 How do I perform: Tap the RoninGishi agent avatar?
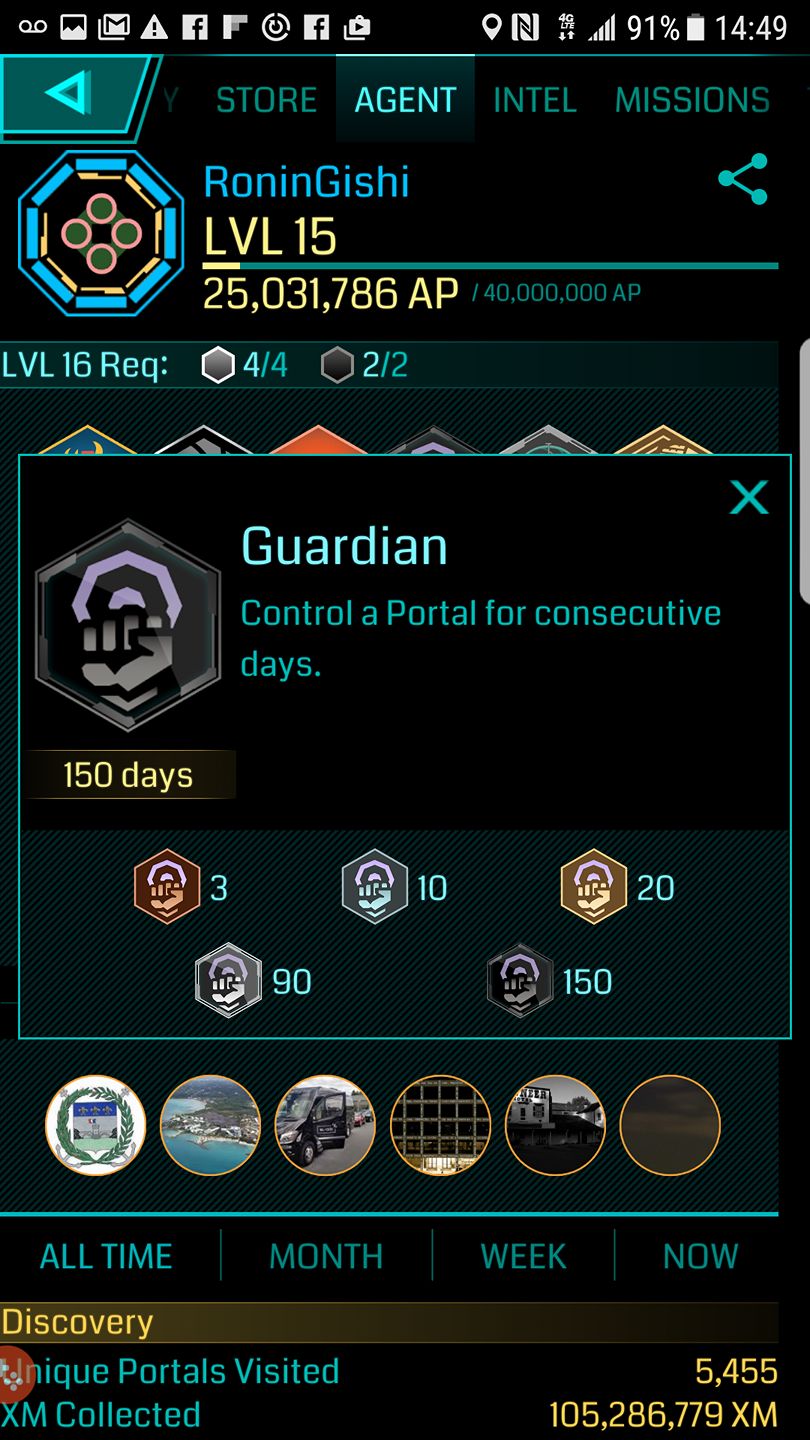(100, 233)
